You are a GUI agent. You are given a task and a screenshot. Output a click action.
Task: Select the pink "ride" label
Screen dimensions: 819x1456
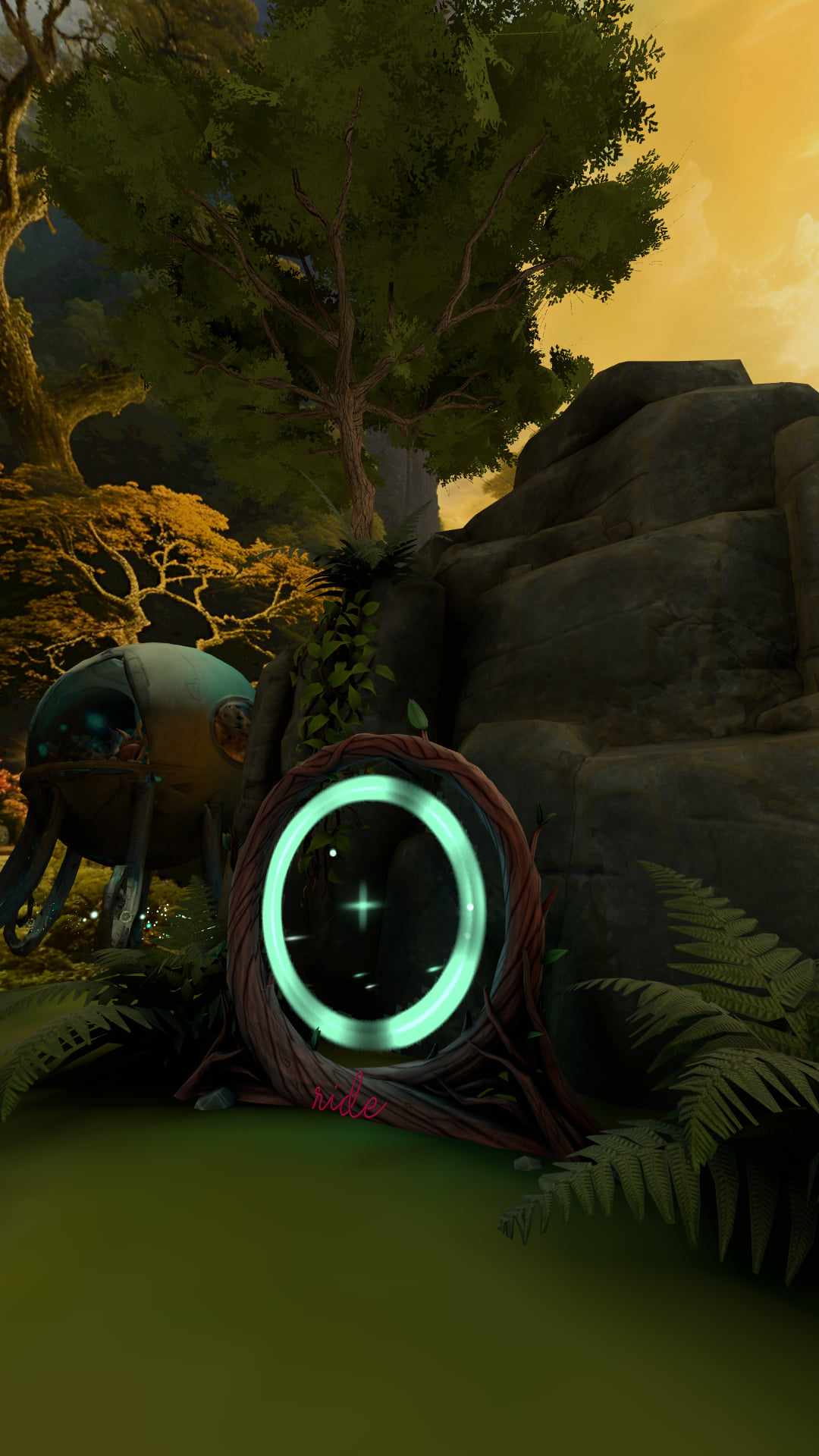click(x=348, y=1102)
